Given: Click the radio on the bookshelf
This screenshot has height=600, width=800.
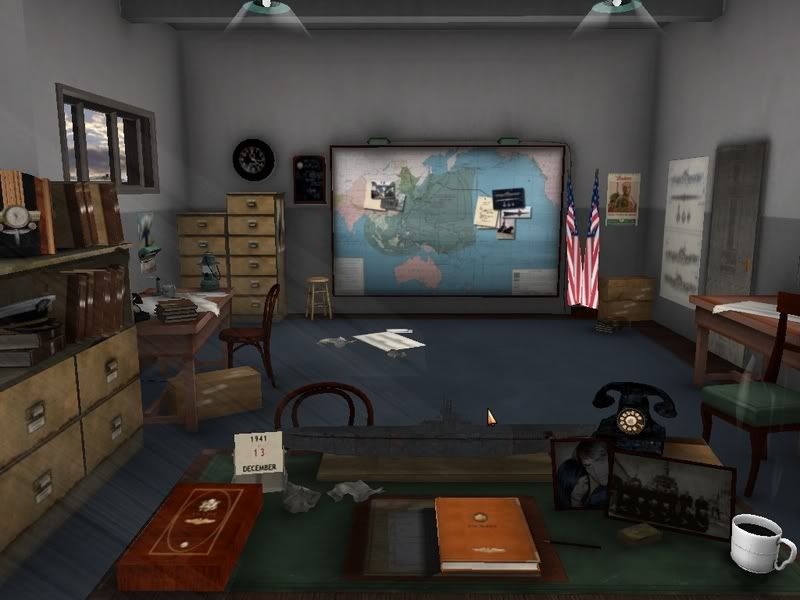Looking at the screenshot, I should point(20,213).
